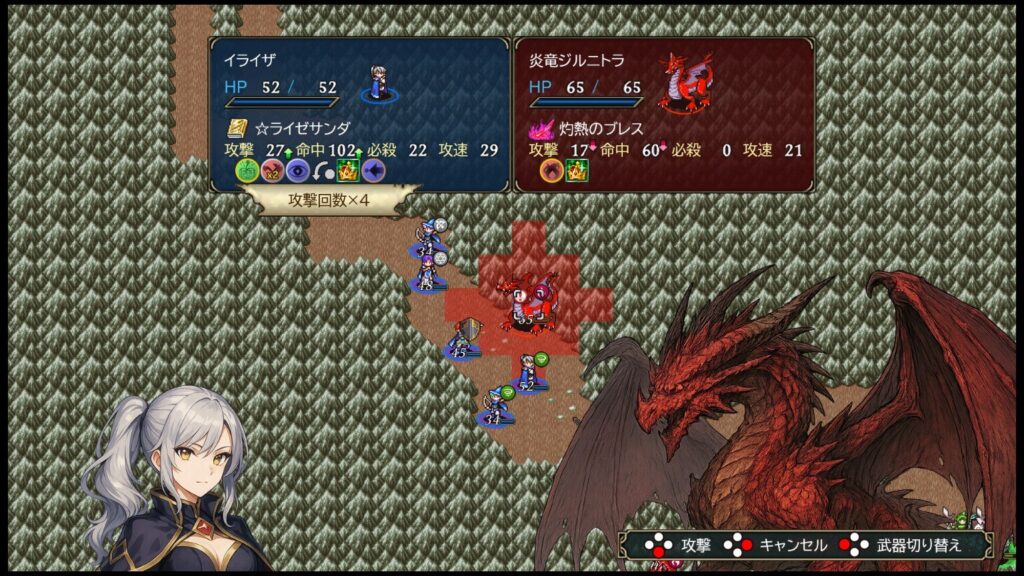
Task: Inspect the green leaf skill icon
Action: 247,170
